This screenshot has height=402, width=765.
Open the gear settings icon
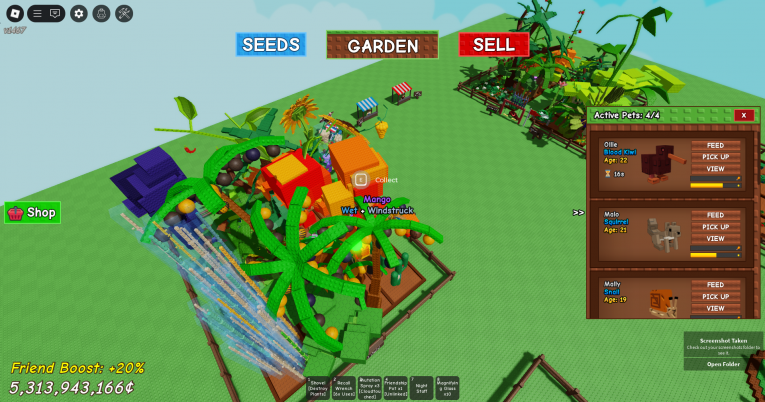point(79,13)
